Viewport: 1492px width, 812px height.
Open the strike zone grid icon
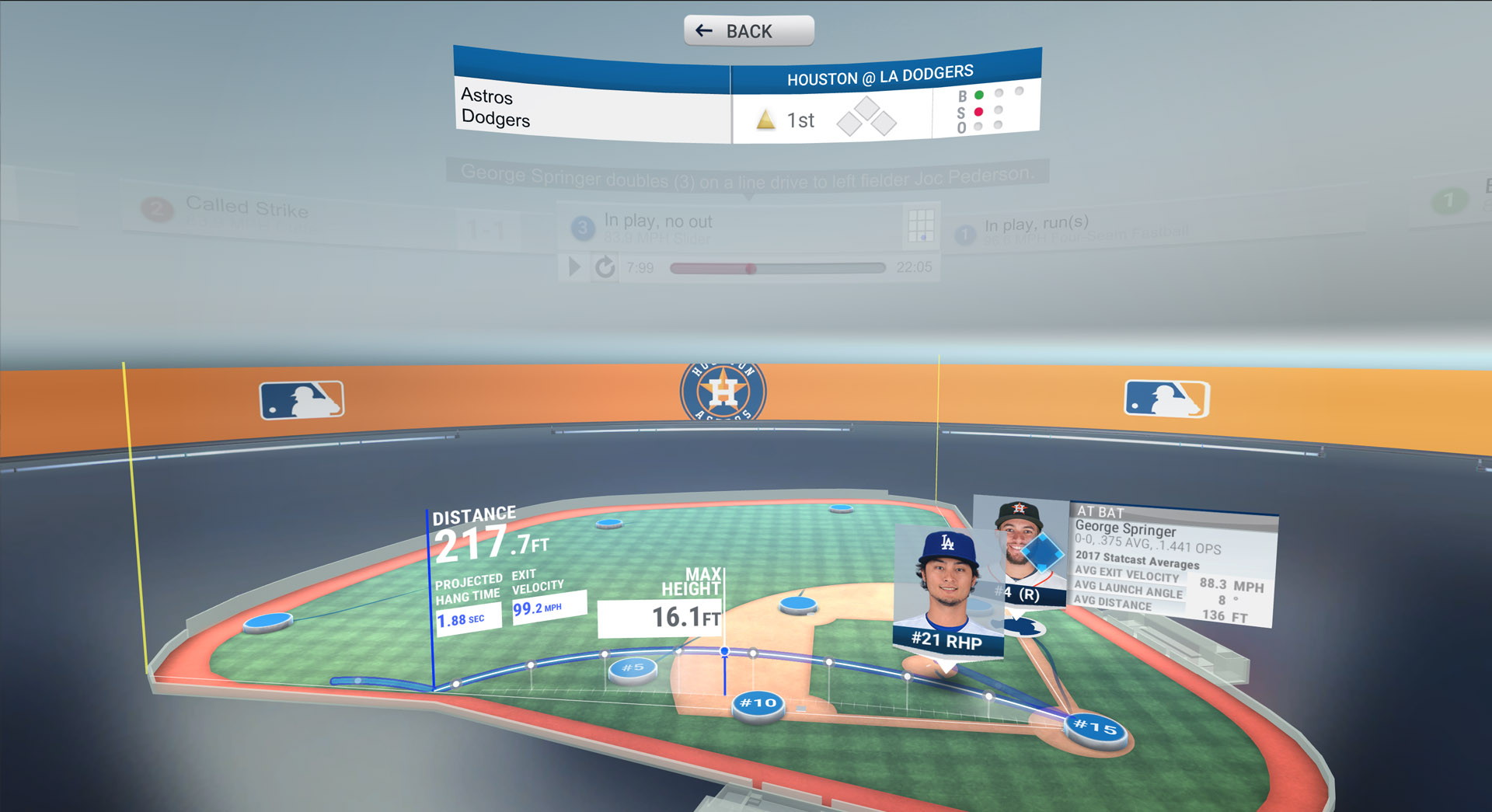coord(921,225)
